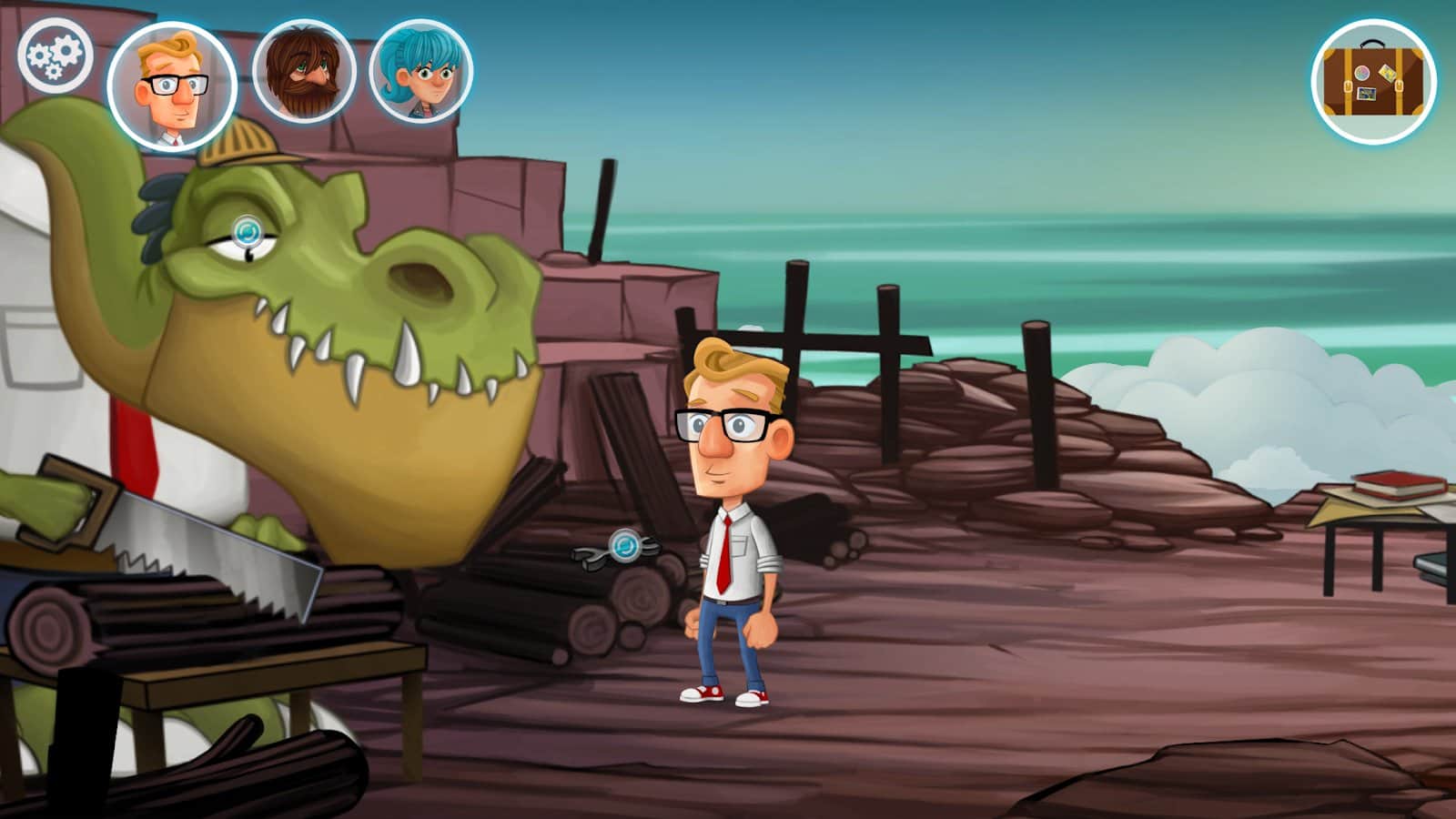This screenshot has height=819, width=1456.
Task: Switch to the bearded man character portrait
Action: 303,73
